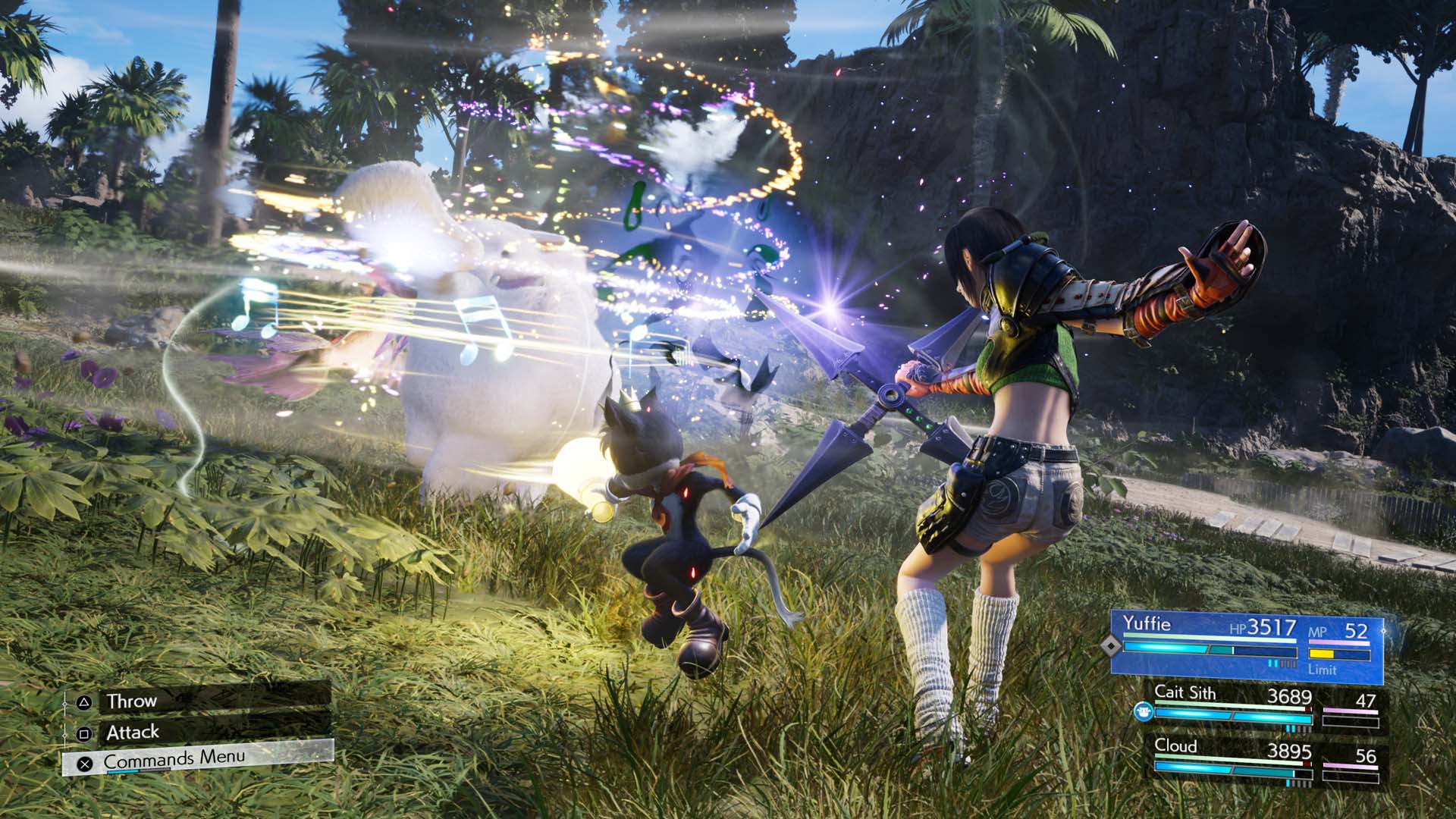The image size is (1456, 819).
Task: Select the Throw command
Action: click(x=132, y=701)
